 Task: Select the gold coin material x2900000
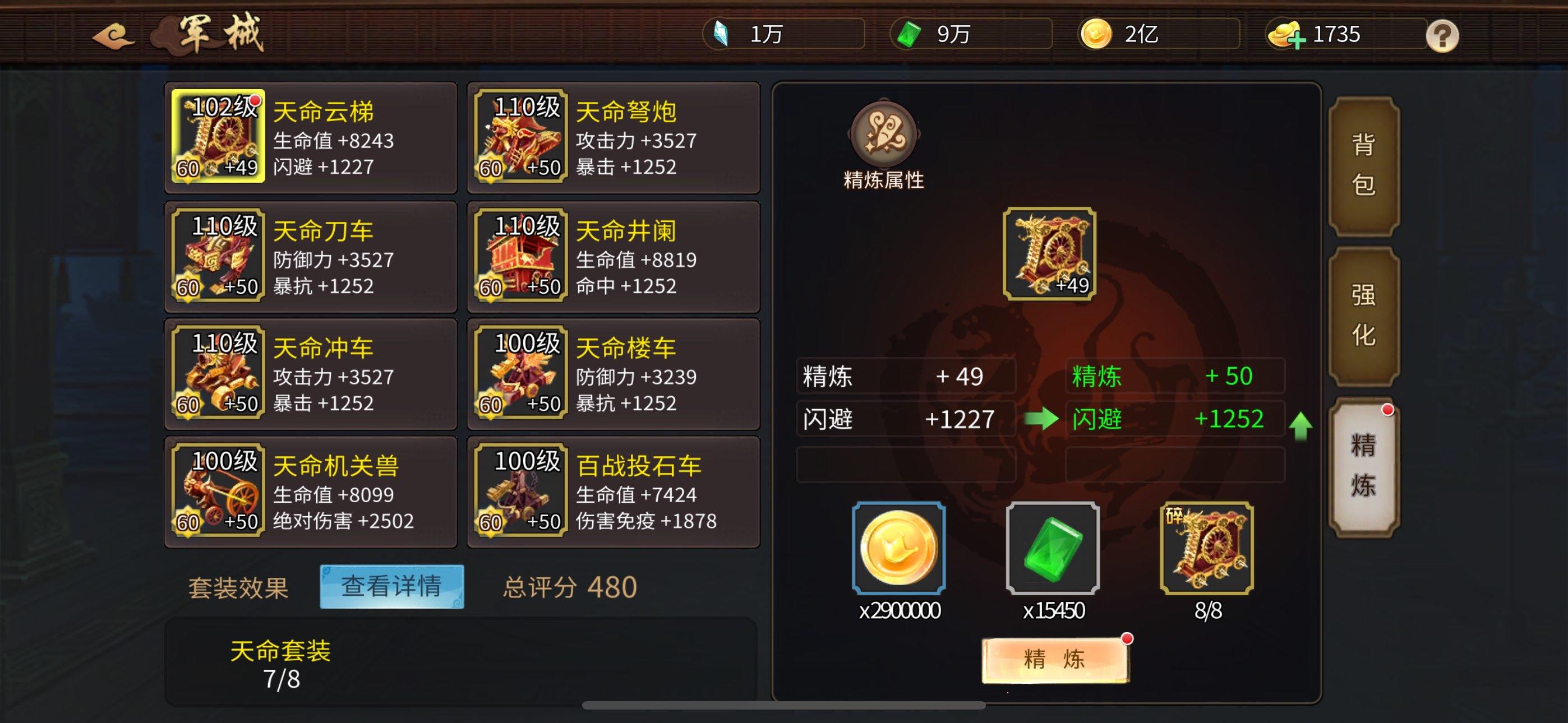point(898,549)
